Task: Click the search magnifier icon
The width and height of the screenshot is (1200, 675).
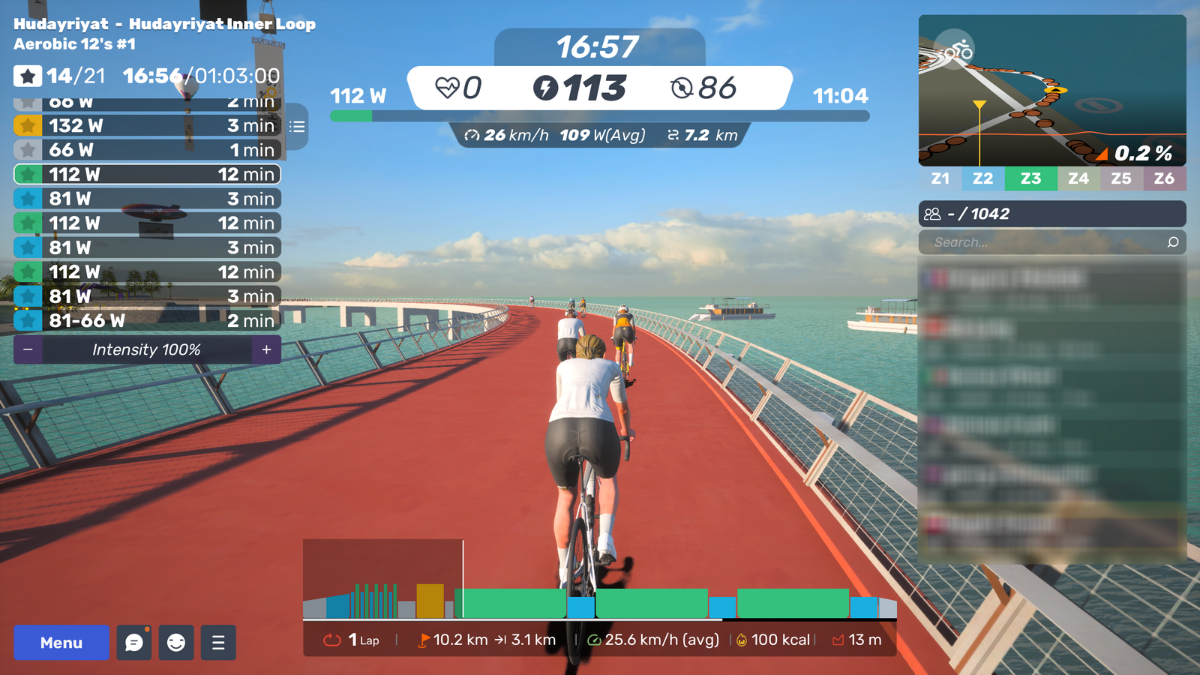Action: tap(1173, 242)
